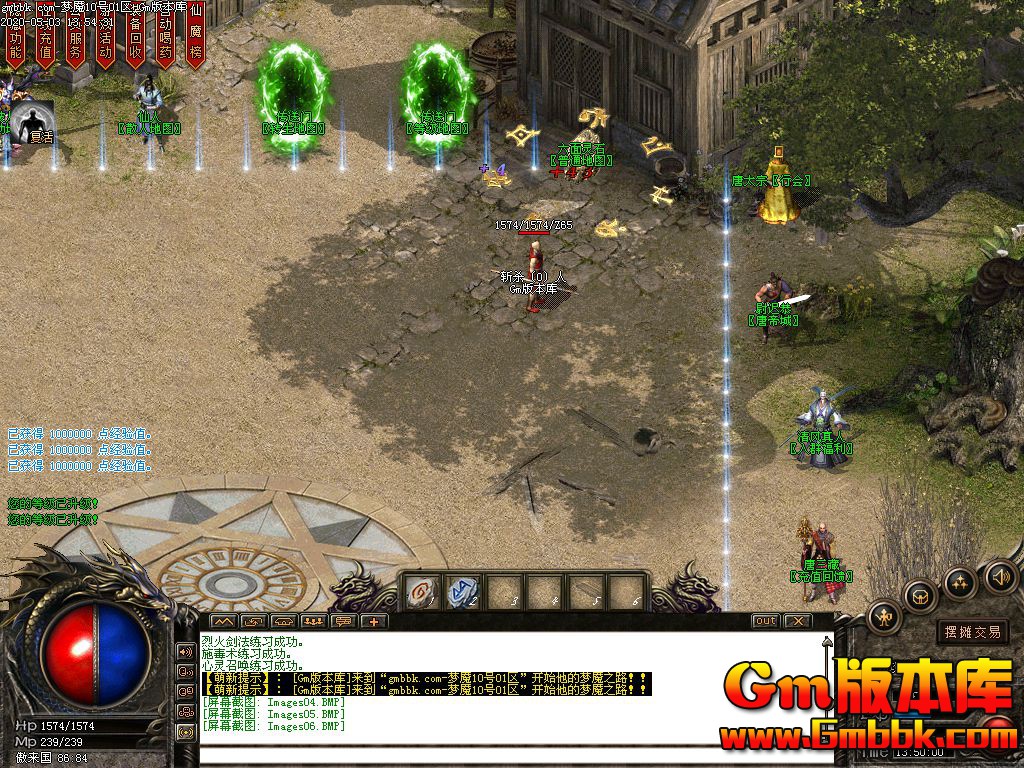This screenshot has height=768, width=1024.
Task: Open the bag chest round icon
Action: click(920, 596)
